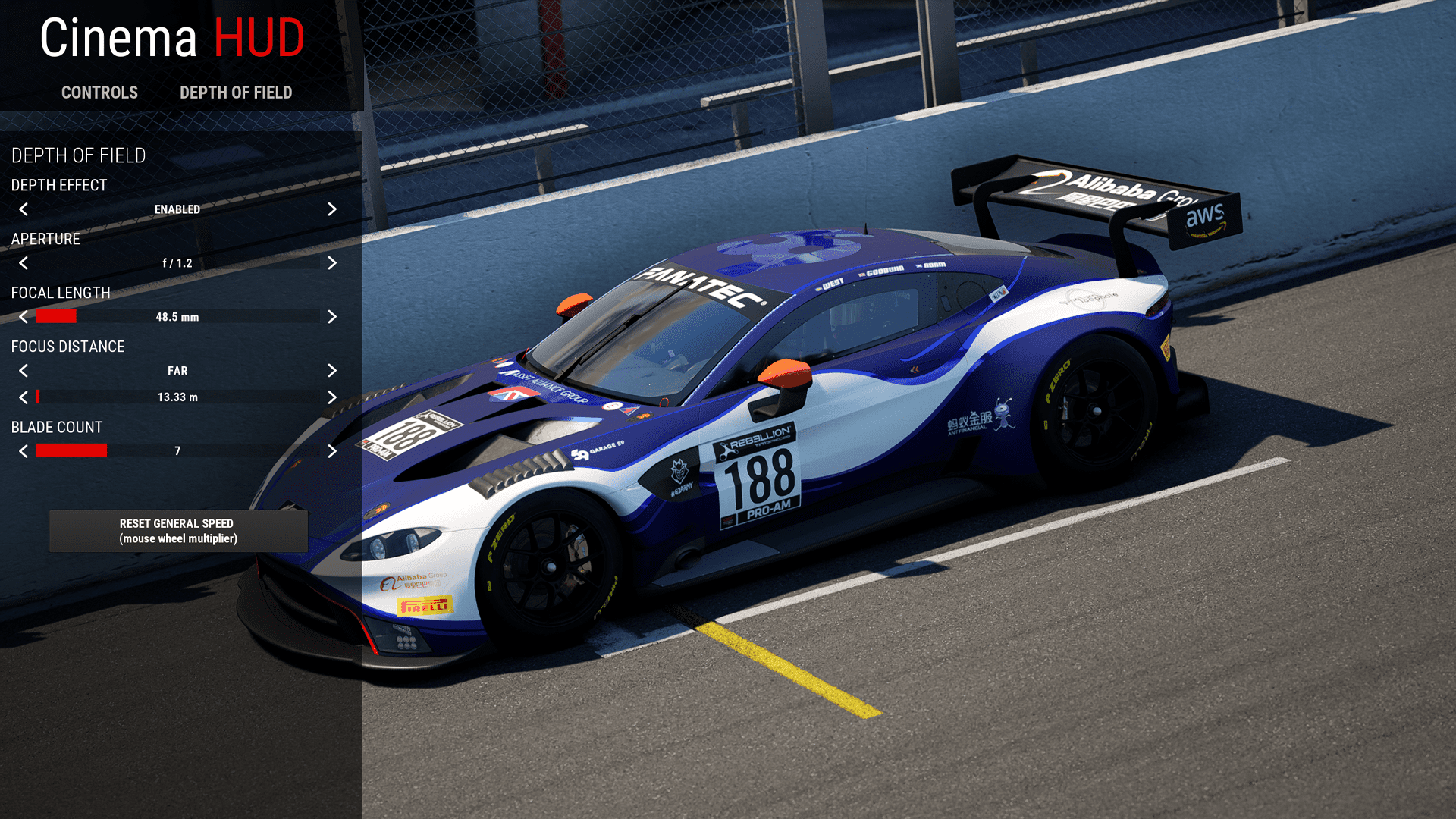Switch to the DEPTH OF FIELD tab
Image resolution: width=1456 pixels, height=819 pixels.
236,93
